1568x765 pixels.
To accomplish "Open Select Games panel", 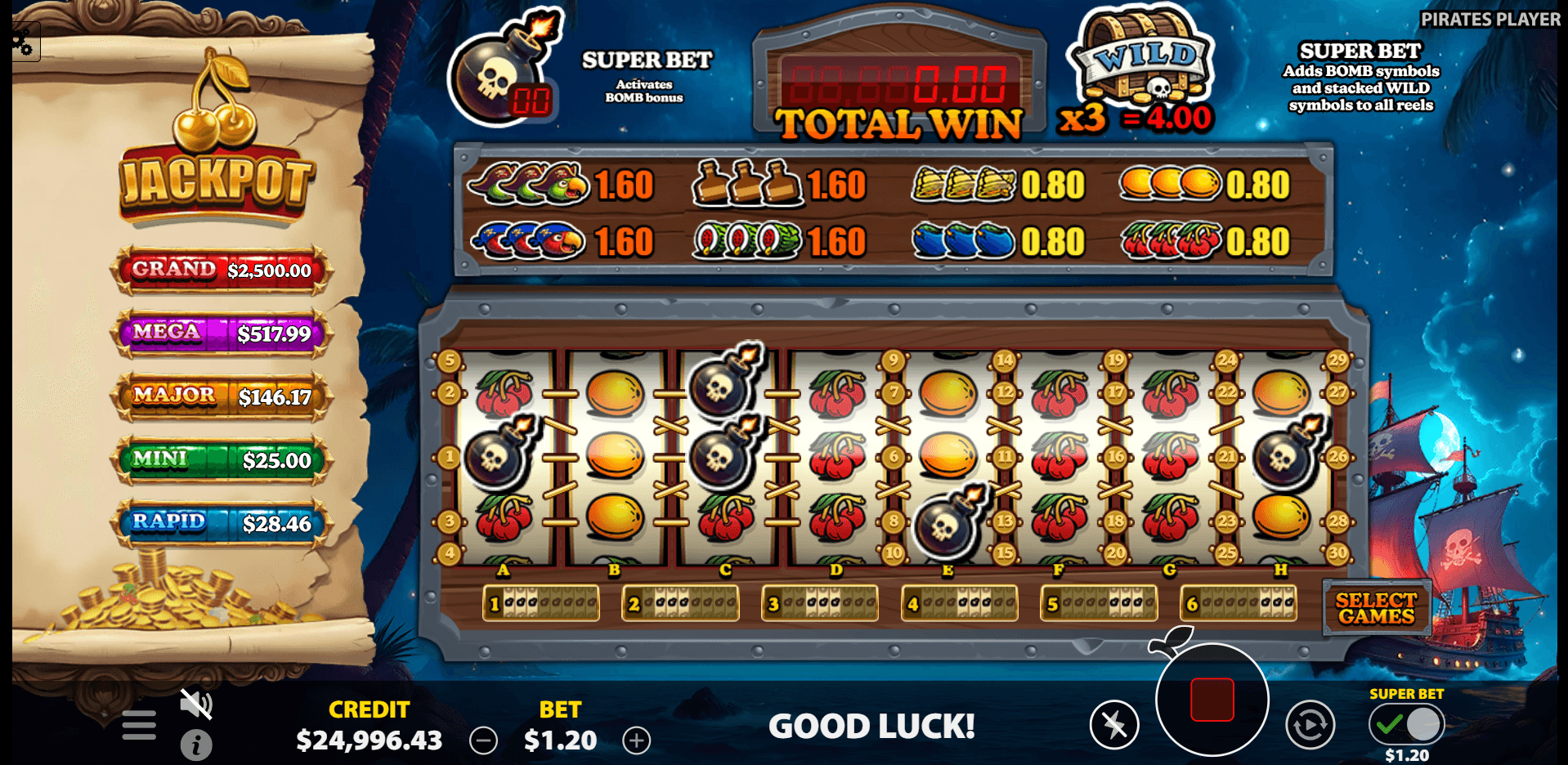I will [1376, 608].
